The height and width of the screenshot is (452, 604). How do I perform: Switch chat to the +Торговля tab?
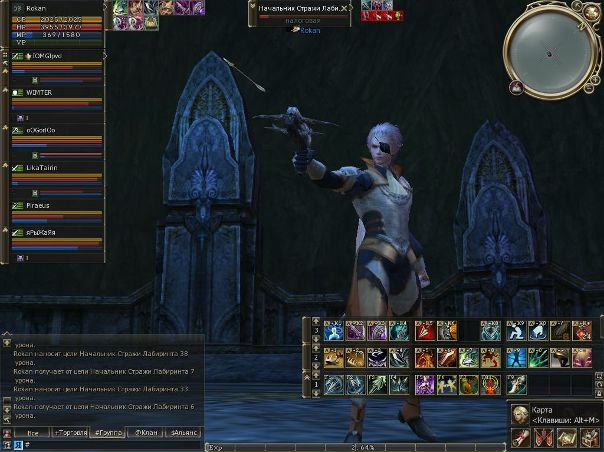point(70,433)
